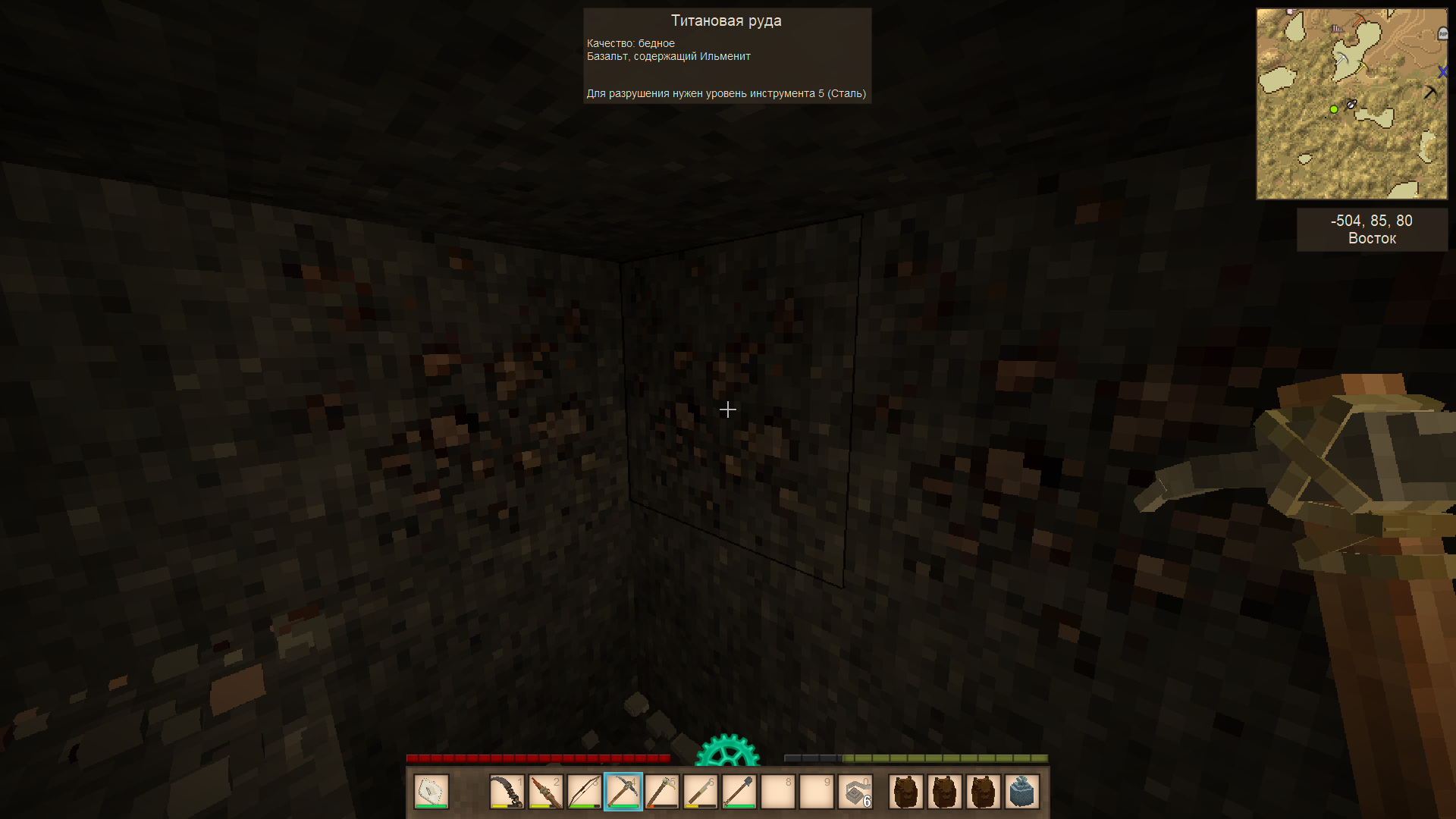1456x819 pixels.
Task: Select the hammer tool in slot 5
Action: (x=662, y=792)
